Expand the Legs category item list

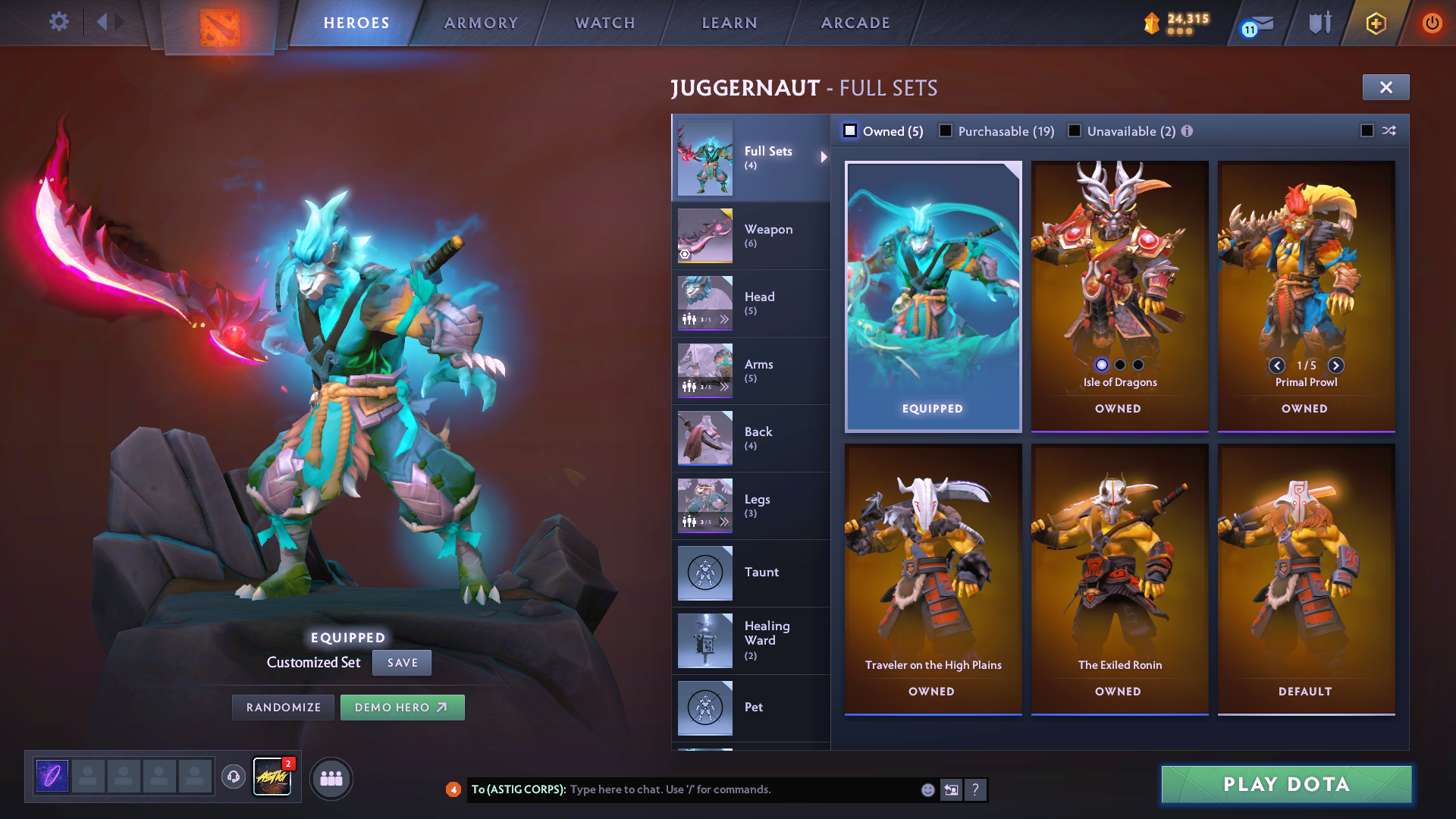726,522
